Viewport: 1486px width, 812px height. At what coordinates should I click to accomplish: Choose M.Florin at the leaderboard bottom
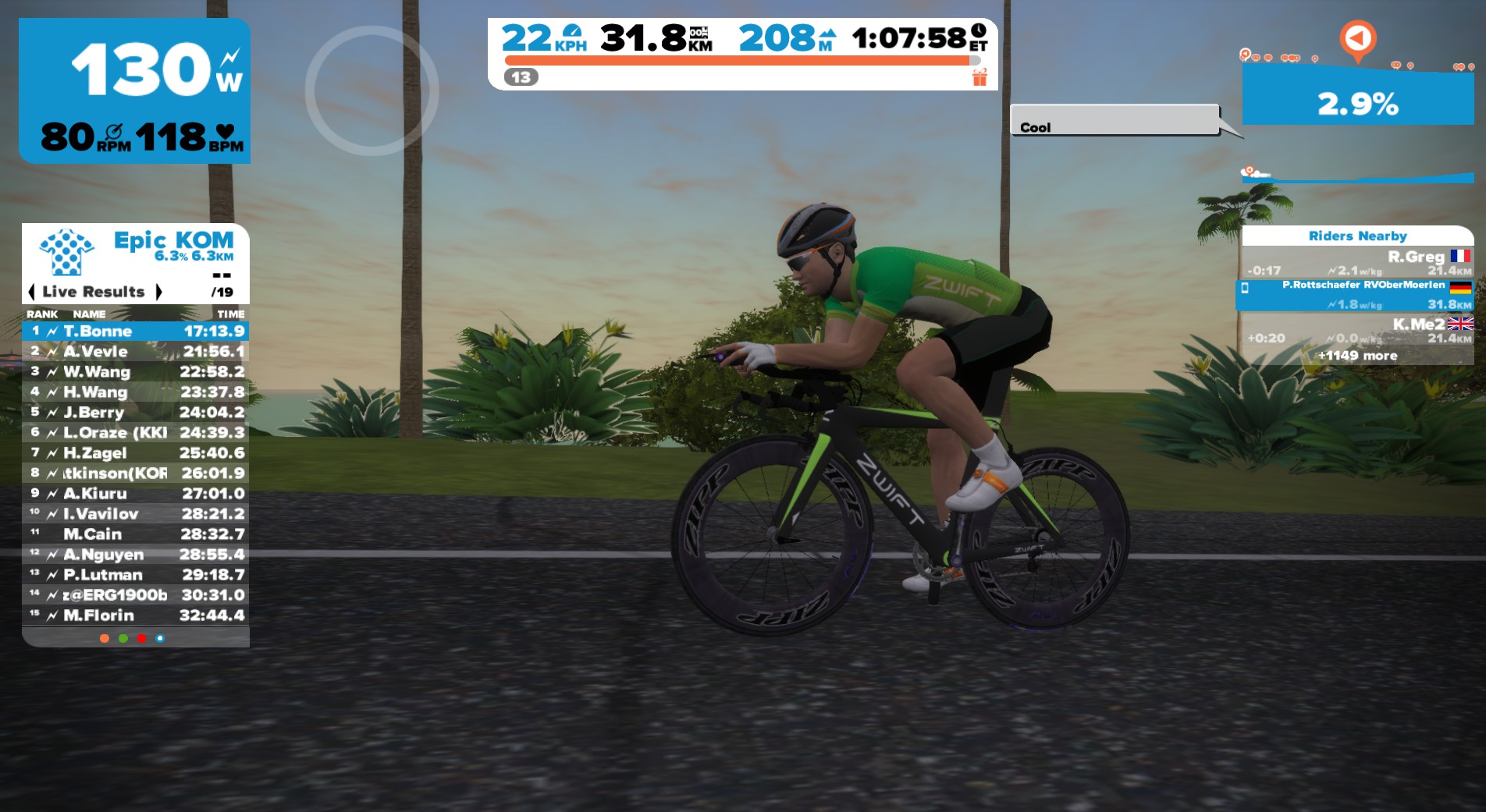click(135, 615)
